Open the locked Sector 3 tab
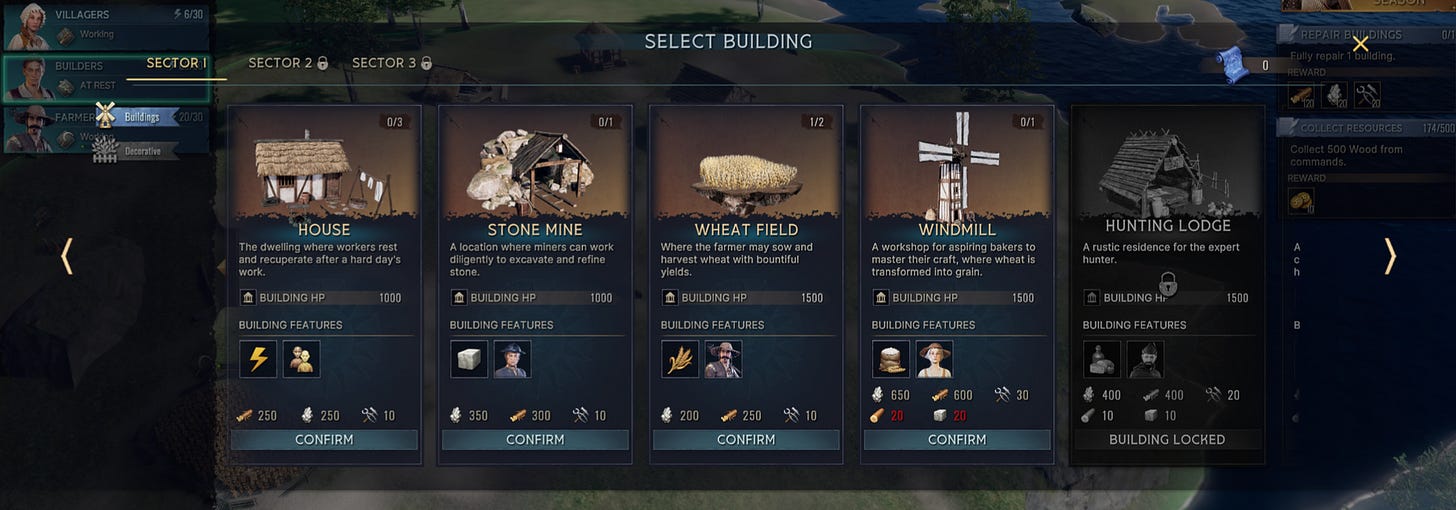The image size is (1456, 510). coord(392,63)
